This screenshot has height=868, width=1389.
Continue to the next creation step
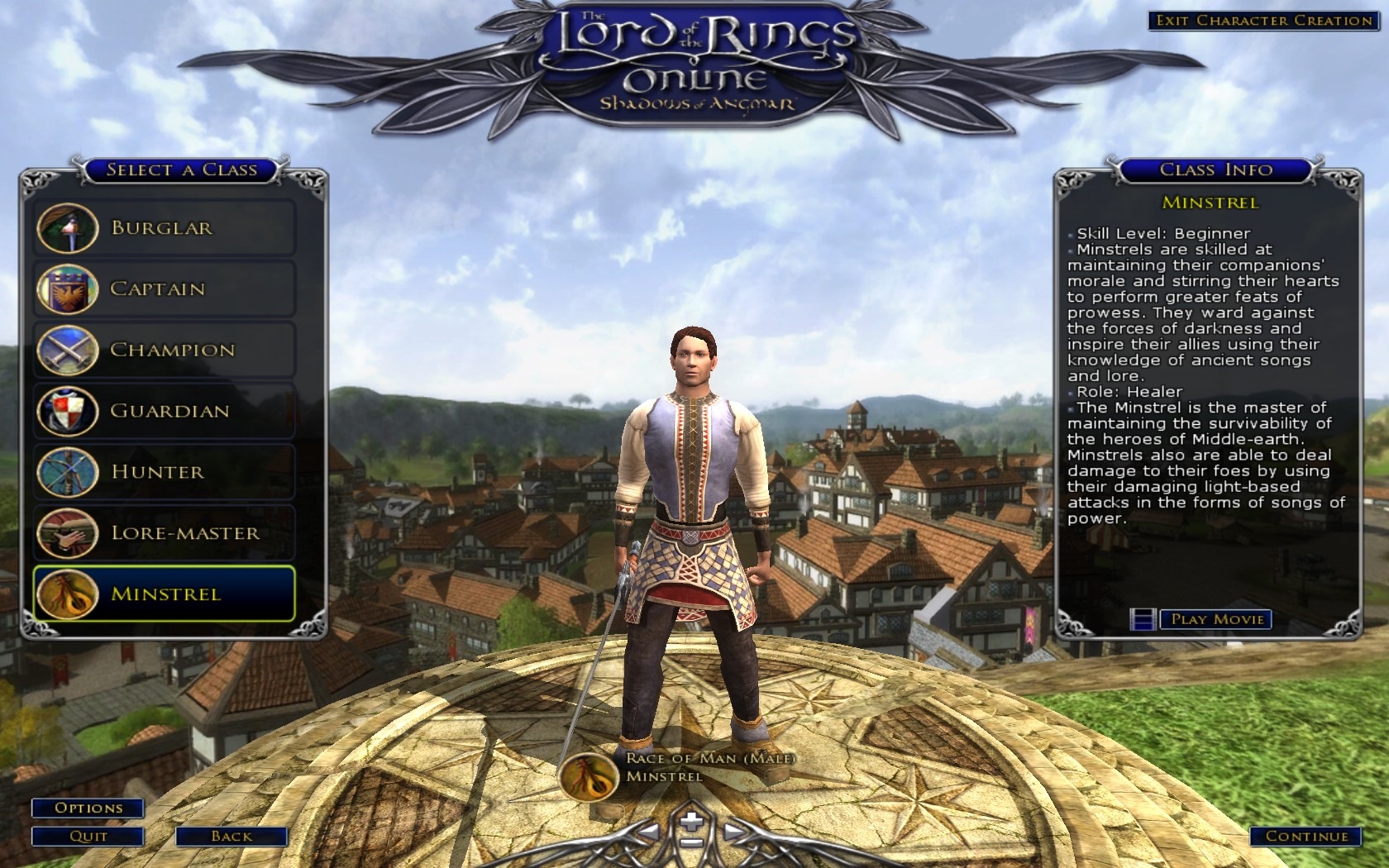click(1305, 836)
